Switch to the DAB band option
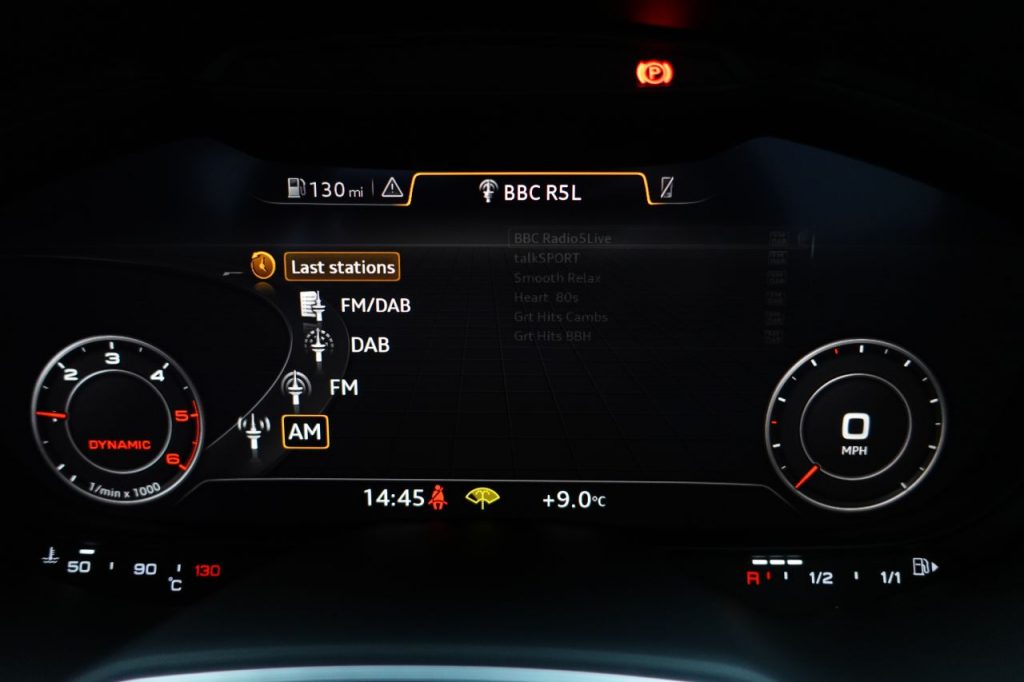Viewport: 1024px width, 682px height. 370,345
